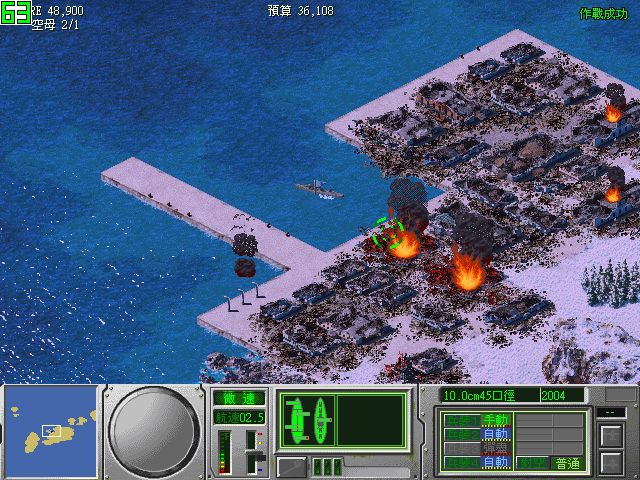Click the island minimap

click(51, 429)
